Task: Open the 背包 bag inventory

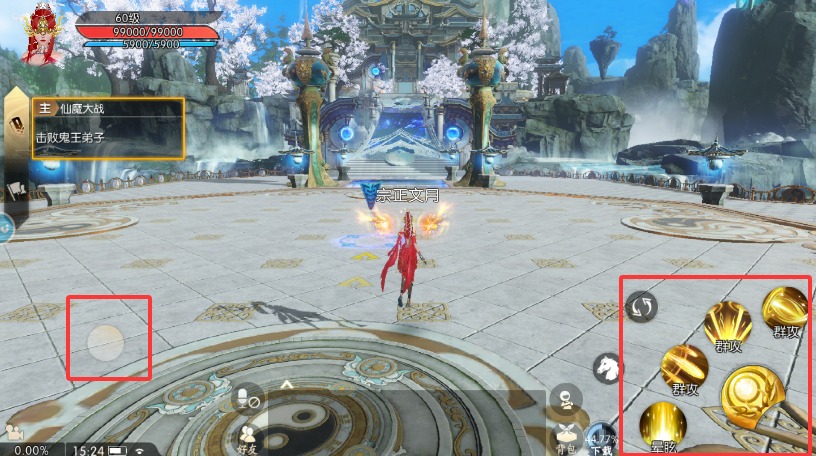Action: [566, 434]
